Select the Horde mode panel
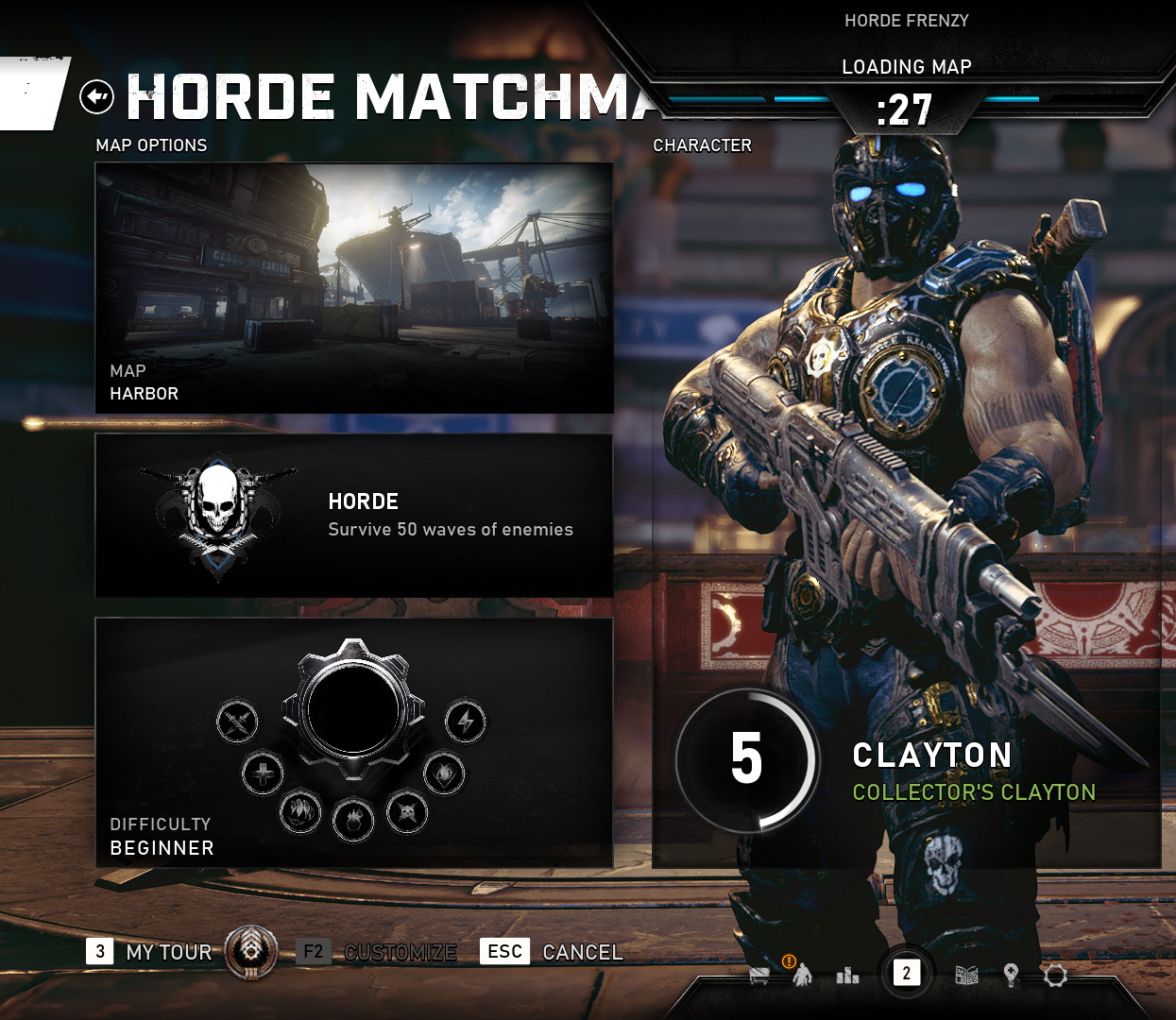Screen dimensions: 1176x1020 (354, 516)
